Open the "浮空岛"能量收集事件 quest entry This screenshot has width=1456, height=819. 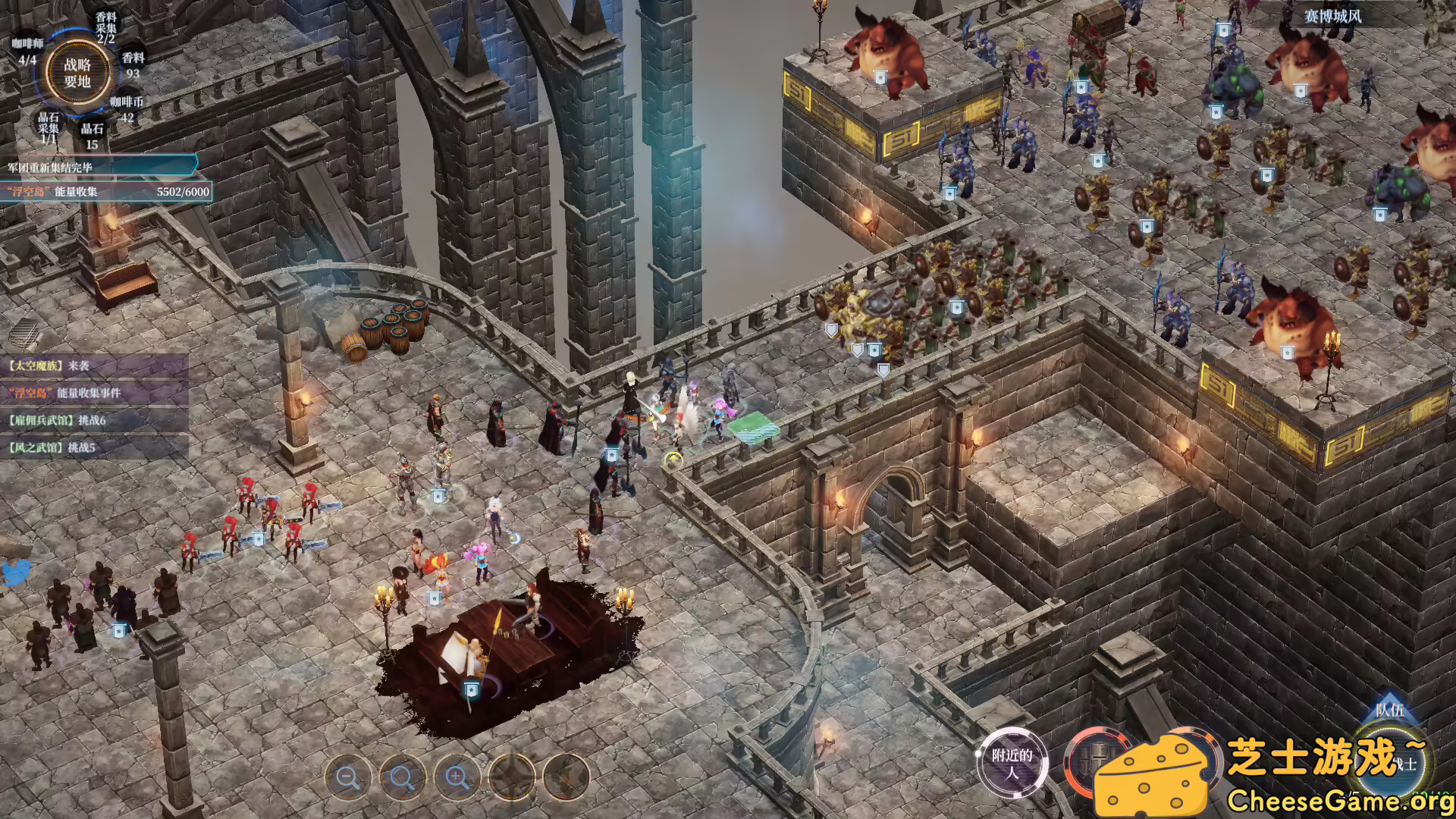[x=64, y=393]
